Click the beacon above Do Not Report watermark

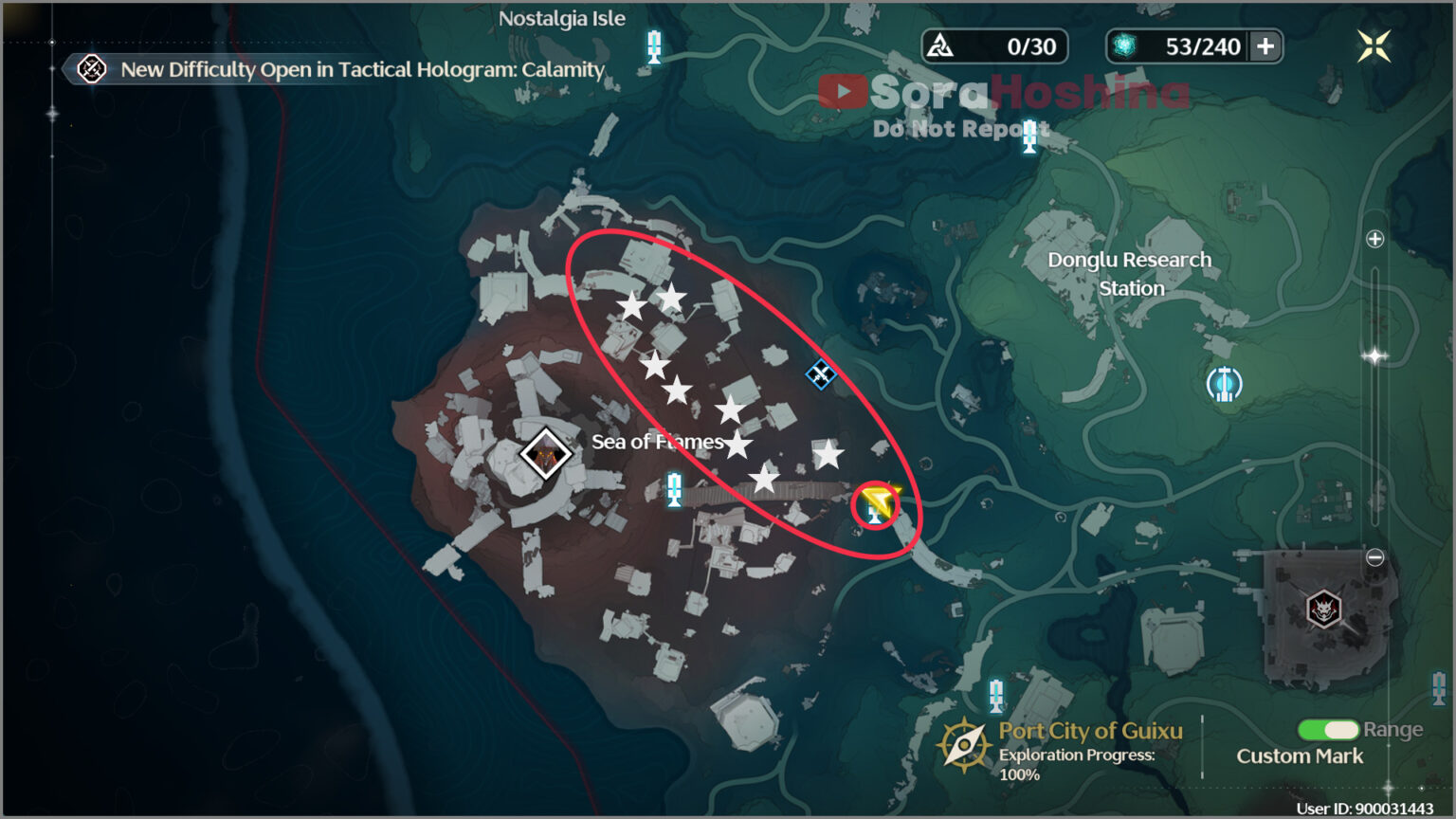click(1028, 136)
